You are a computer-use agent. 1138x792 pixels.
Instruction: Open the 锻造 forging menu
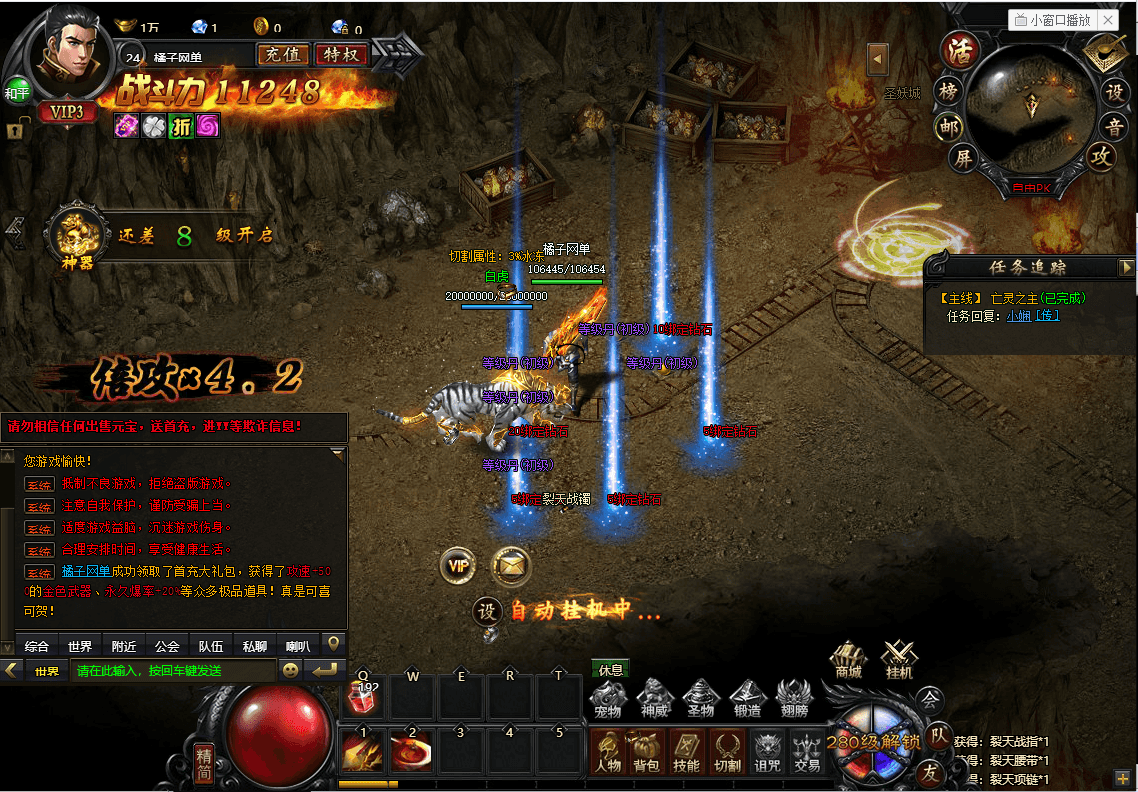point(746,698)
